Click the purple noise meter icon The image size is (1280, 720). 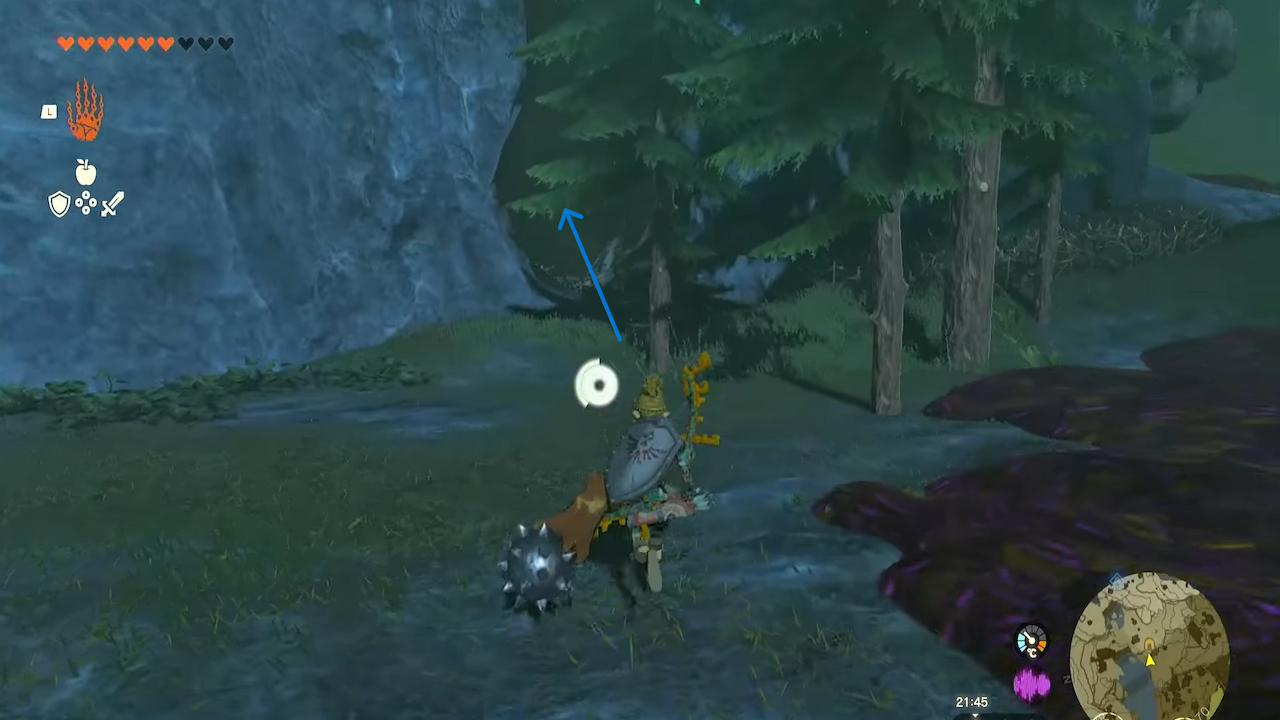(1030, 683)
